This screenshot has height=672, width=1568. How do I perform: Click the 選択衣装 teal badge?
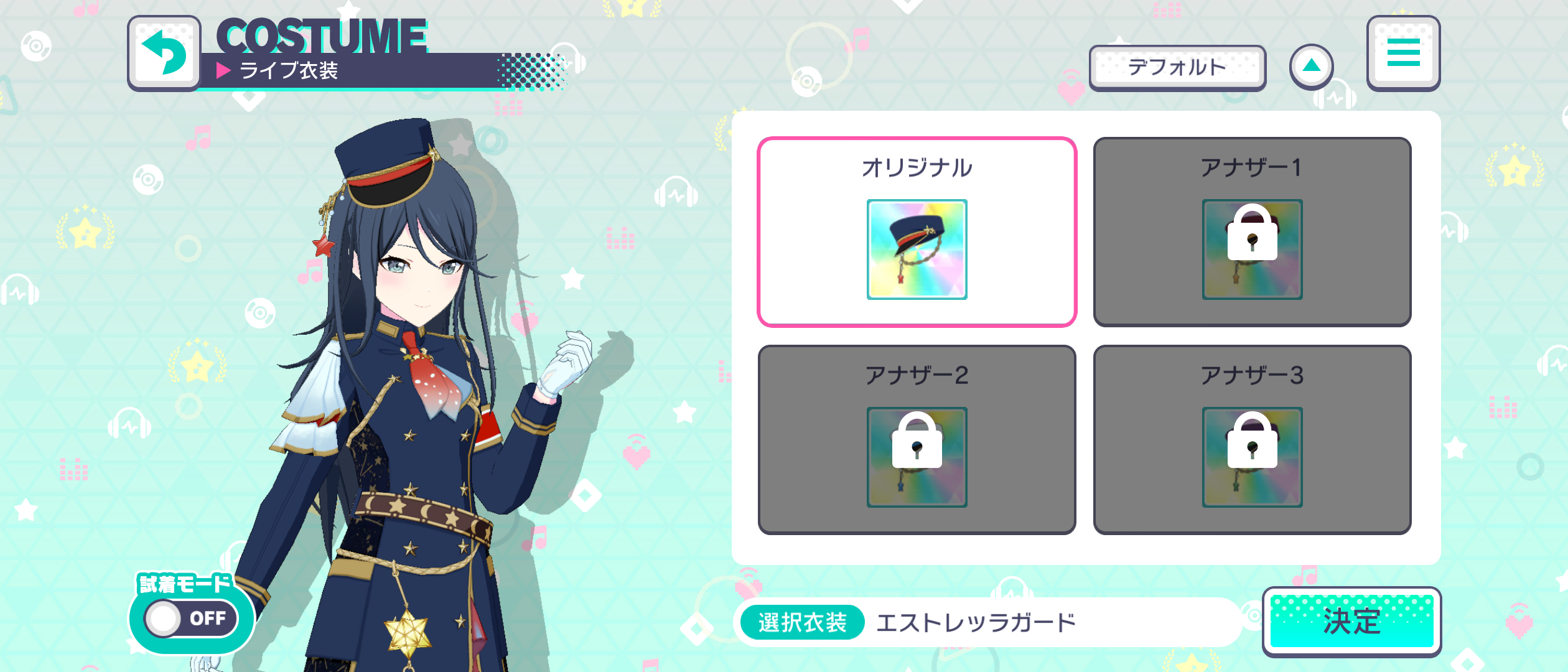click(x=803, y=622)
